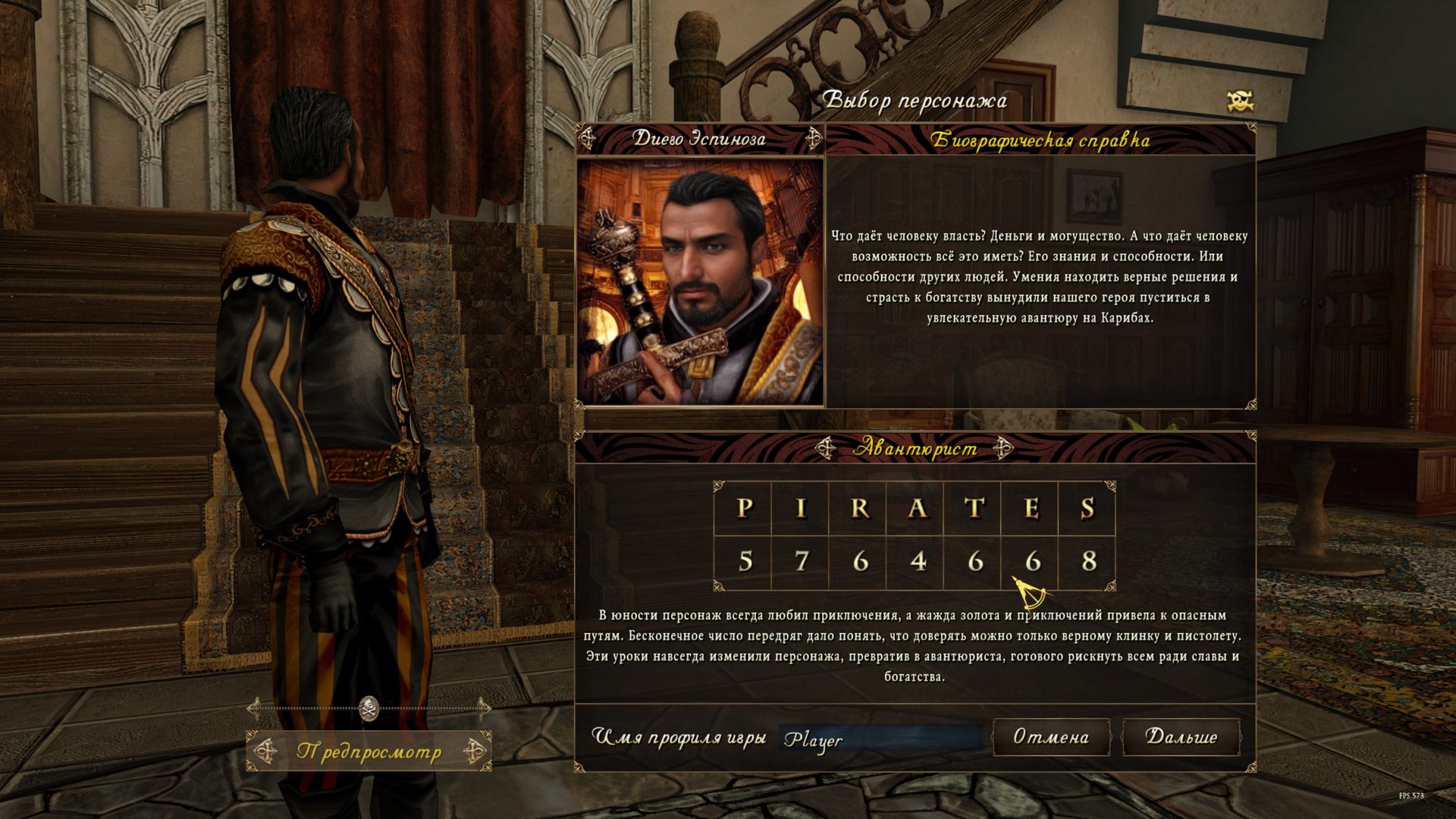Screen dimensions: 1456x819
Task: Select previous preview with left arrow by Предпросмотр
Action: (265, 752)
